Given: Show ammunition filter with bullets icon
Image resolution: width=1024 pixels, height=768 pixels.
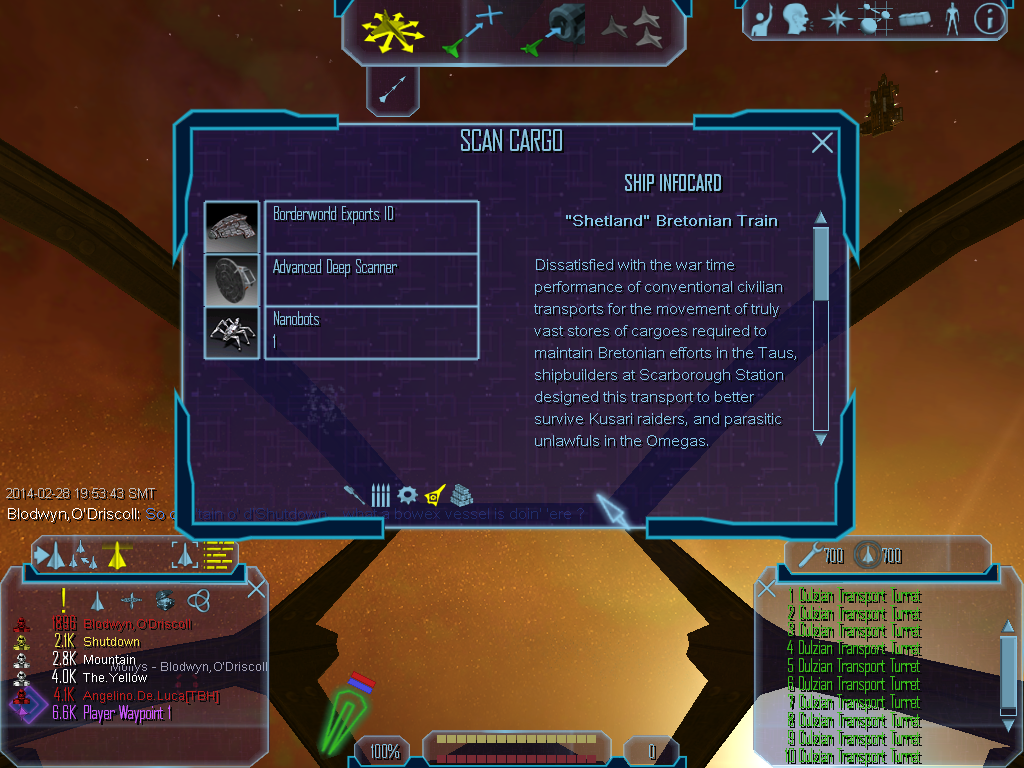Looking at the screenshot, I should click(380, 495).
